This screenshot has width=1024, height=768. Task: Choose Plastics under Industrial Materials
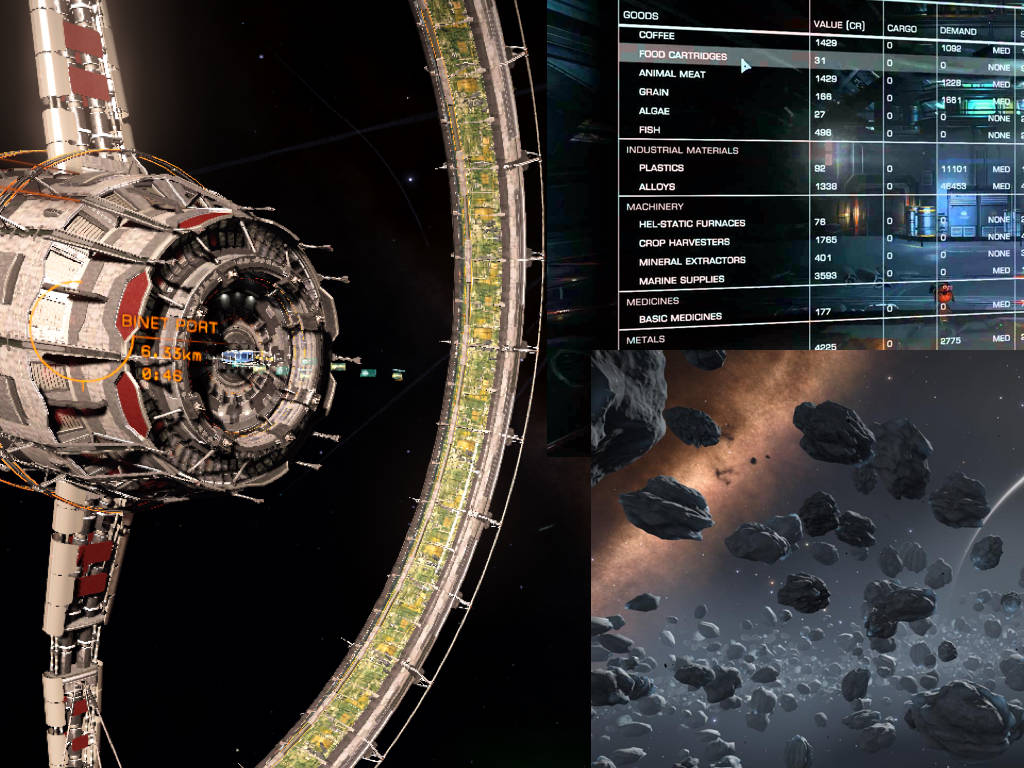(x=661, y=168)
